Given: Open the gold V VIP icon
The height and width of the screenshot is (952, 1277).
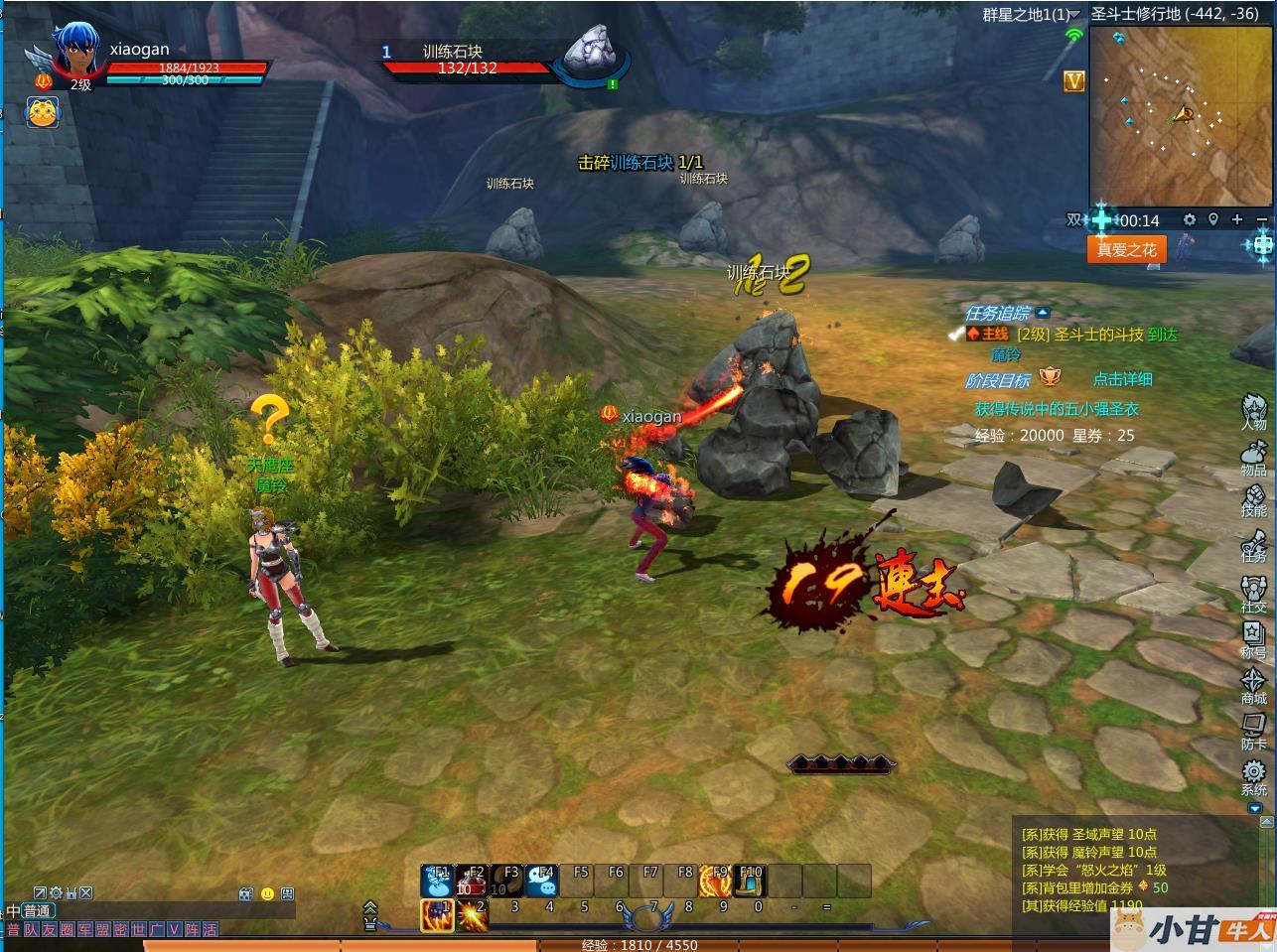Looking at the screenshot, I should pyautogui.click(x=1073, y=81).
